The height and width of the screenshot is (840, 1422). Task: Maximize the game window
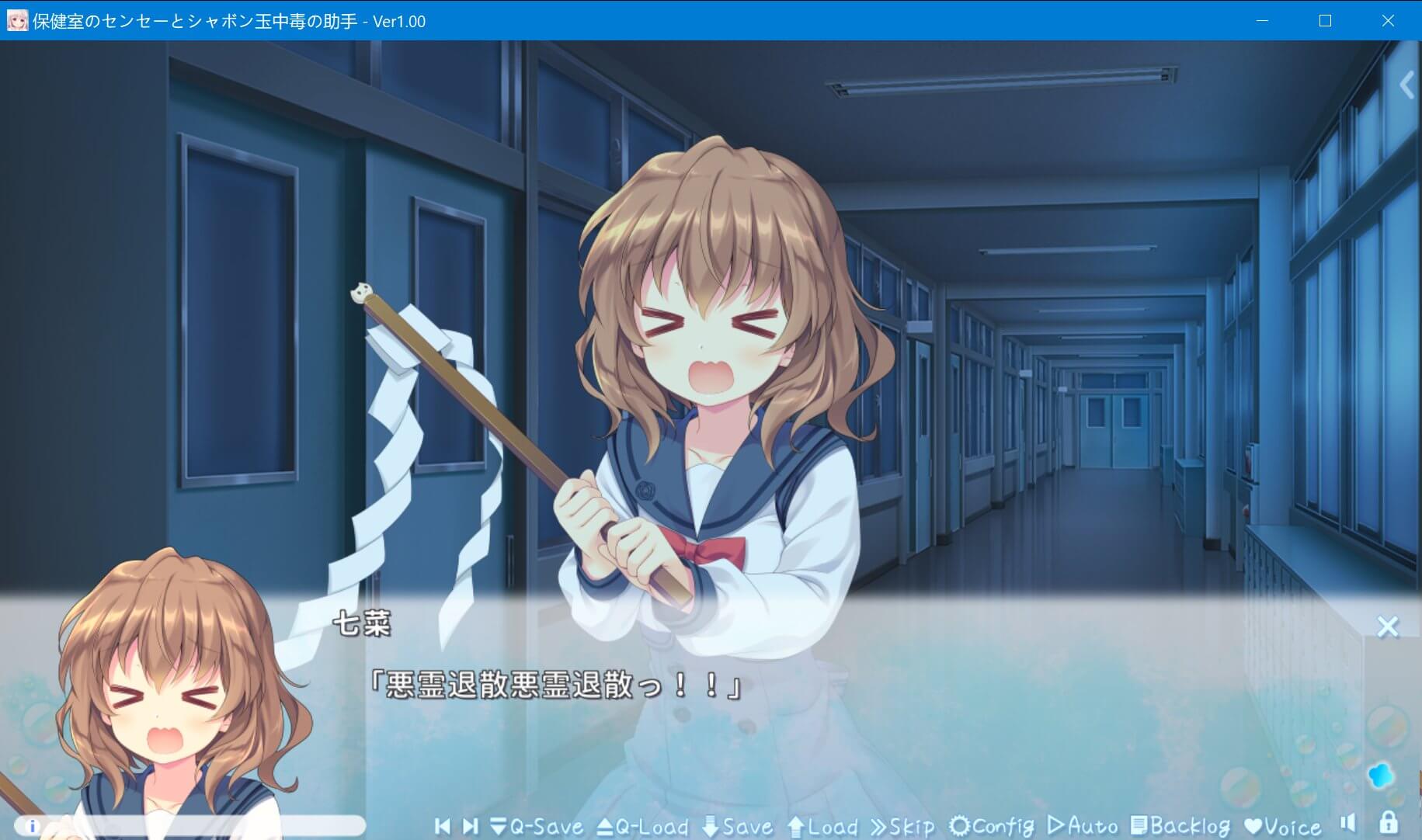(1325, 21)
